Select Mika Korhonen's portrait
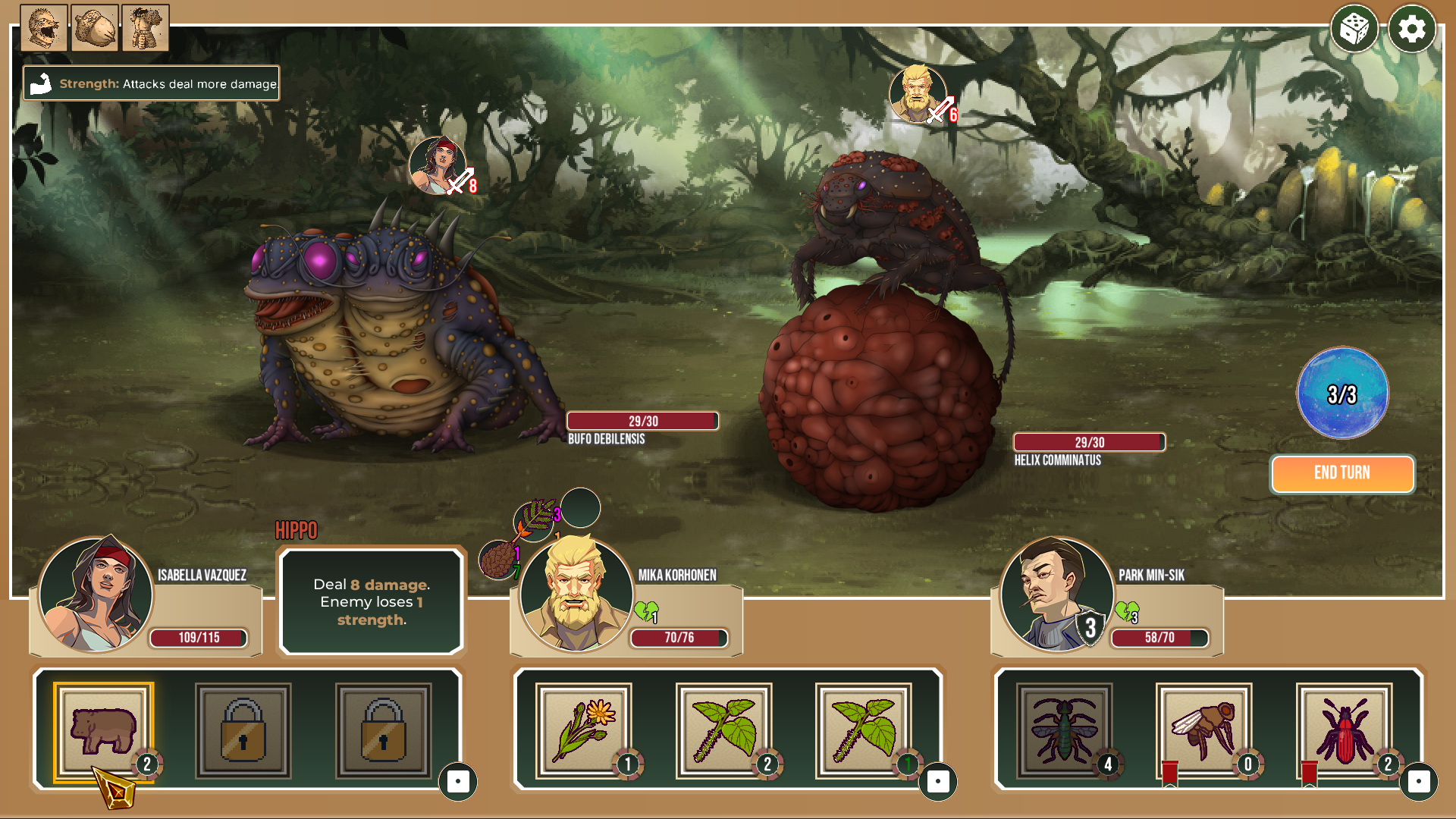This screenshot has width=1456, height=819. pyautogui.click(x=576, y=594)
